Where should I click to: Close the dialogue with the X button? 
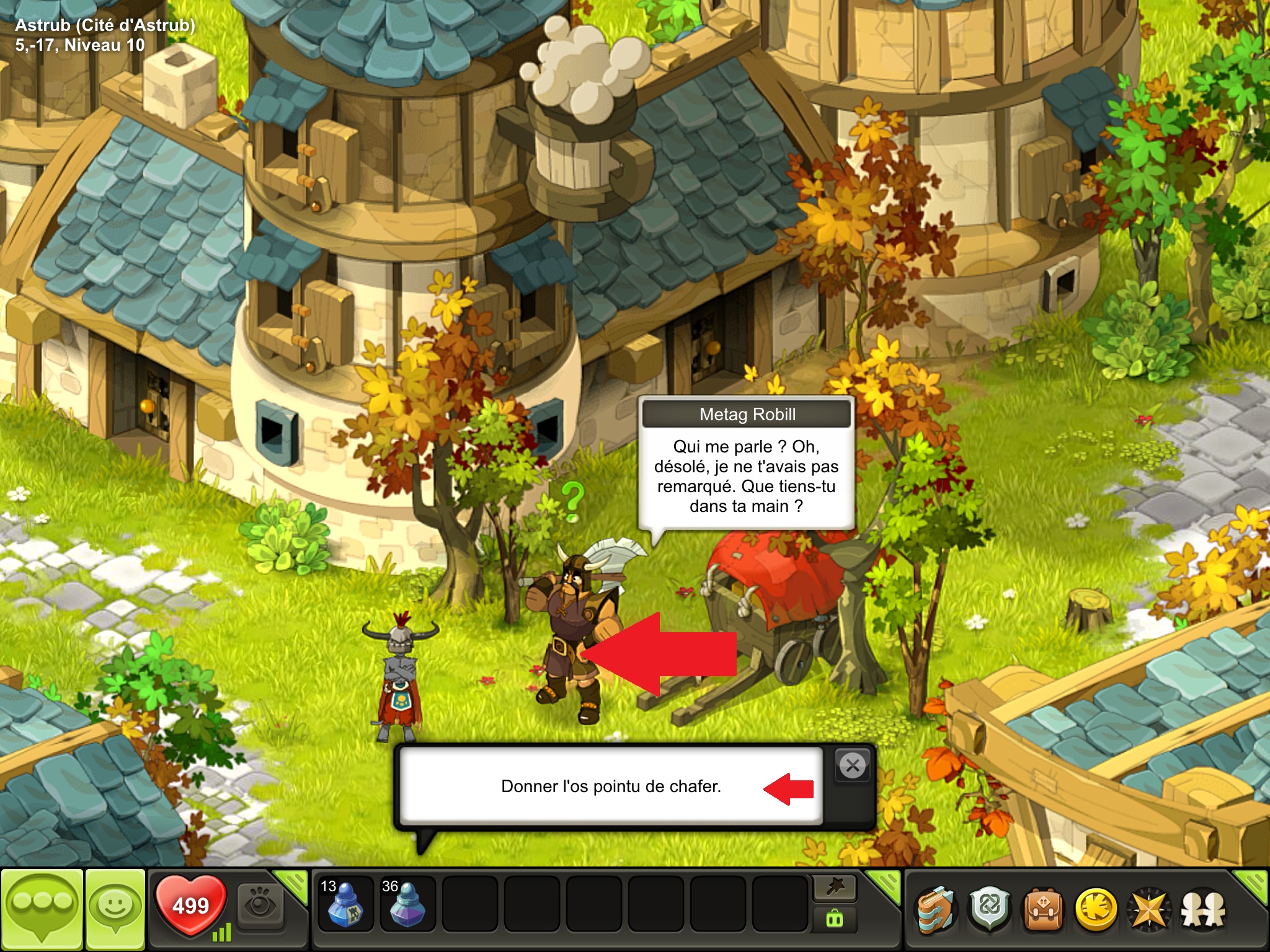[x=853, y=766]
